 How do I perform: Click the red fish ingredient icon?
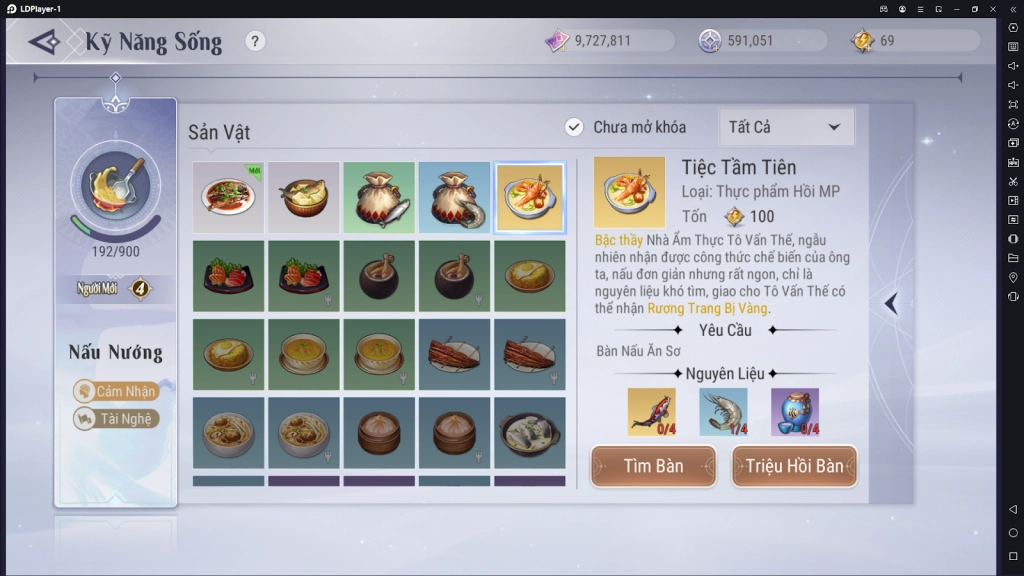[651, 411]
